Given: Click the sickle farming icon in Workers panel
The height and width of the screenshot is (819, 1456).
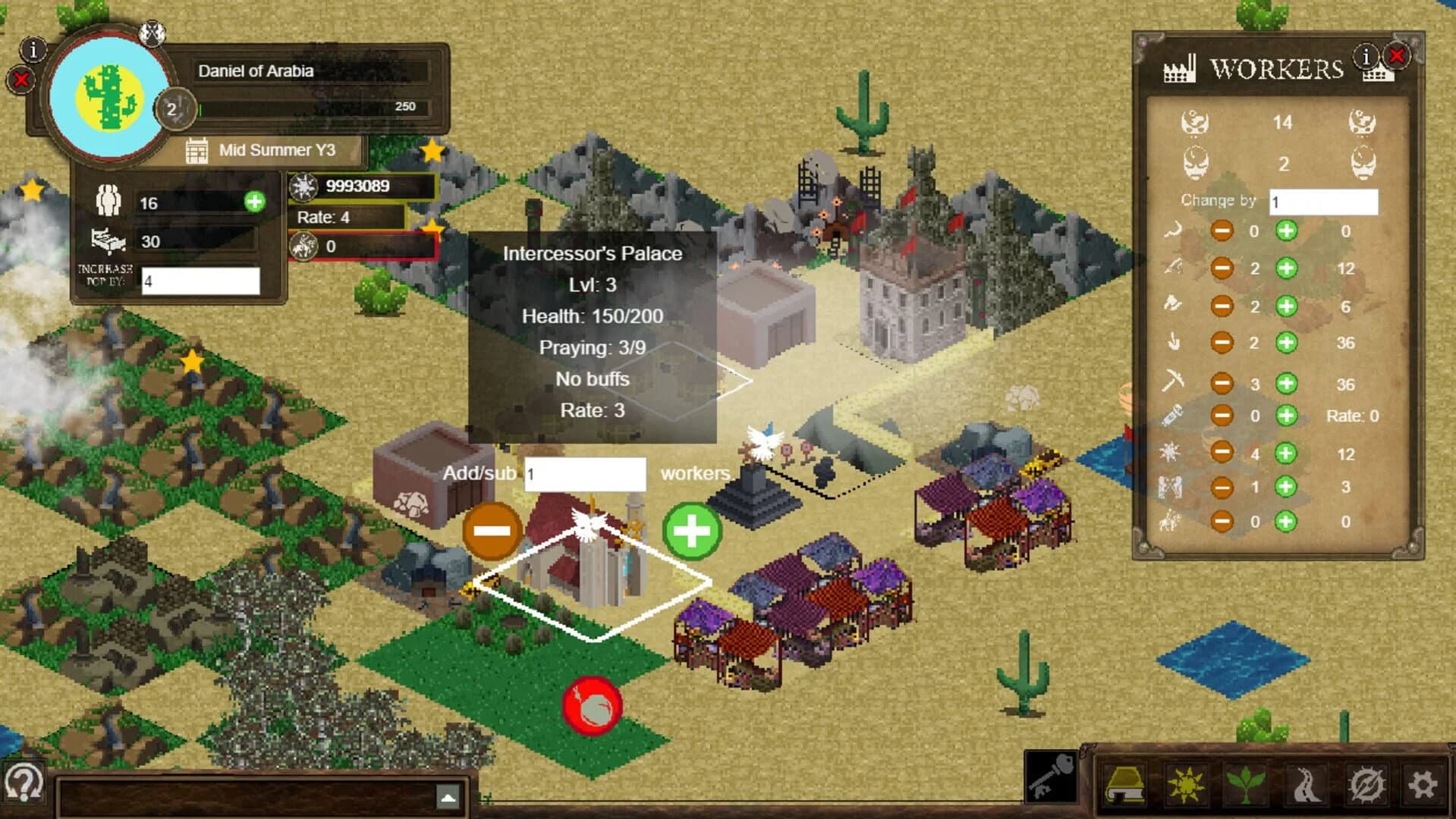Looking at the screenshot, I should click(x=1172, y=231).
